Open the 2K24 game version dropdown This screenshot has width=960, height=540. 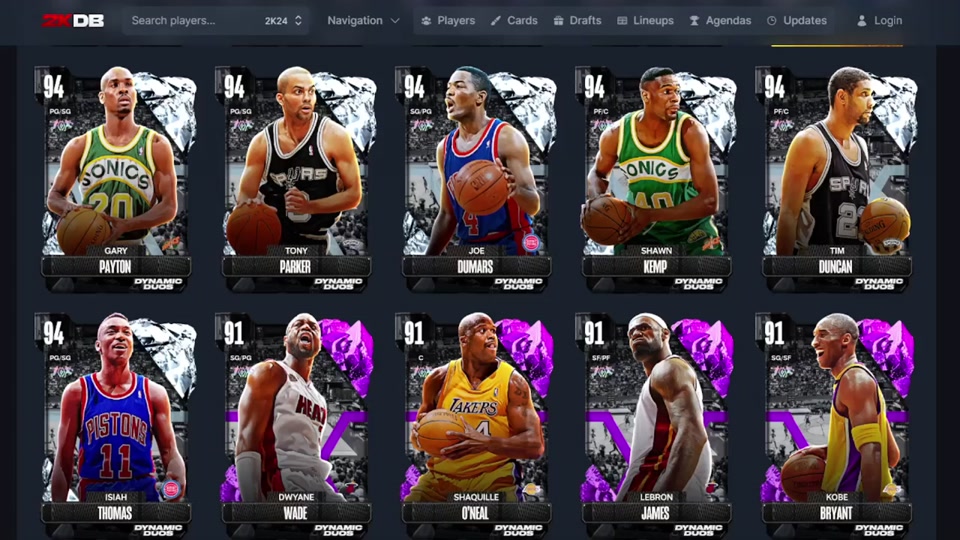(283, 20)
